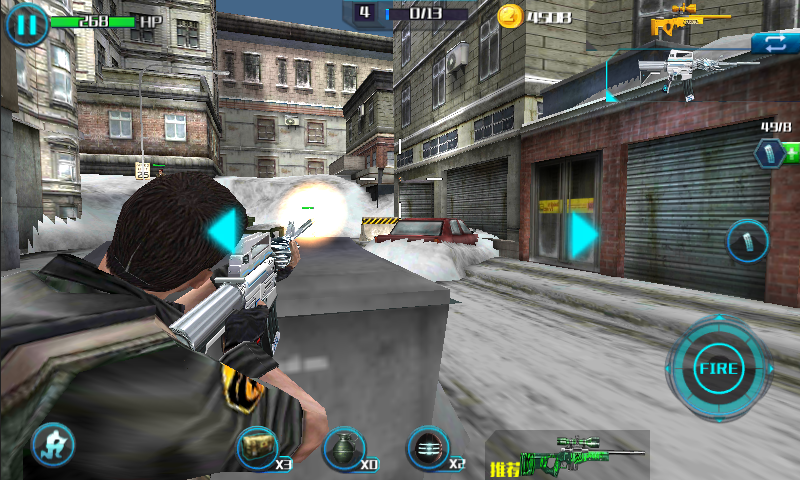Viewport: 800px width, 480px height.
Task: Buy more ammo with the green plus
Action: tap(791, 153)
